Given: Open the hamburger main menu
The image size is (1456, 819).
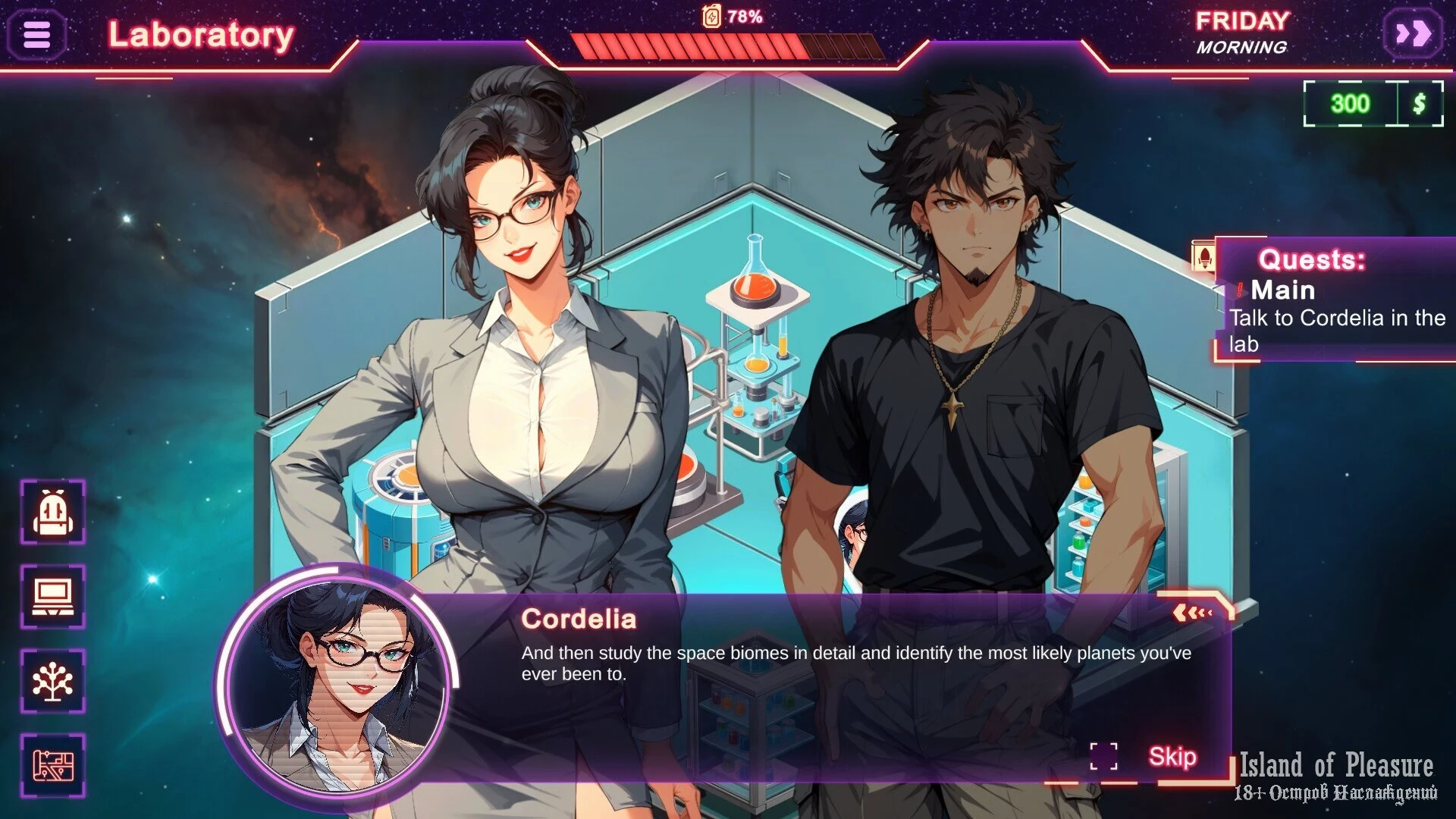Looking at the screenshot, I should [36, 34].
